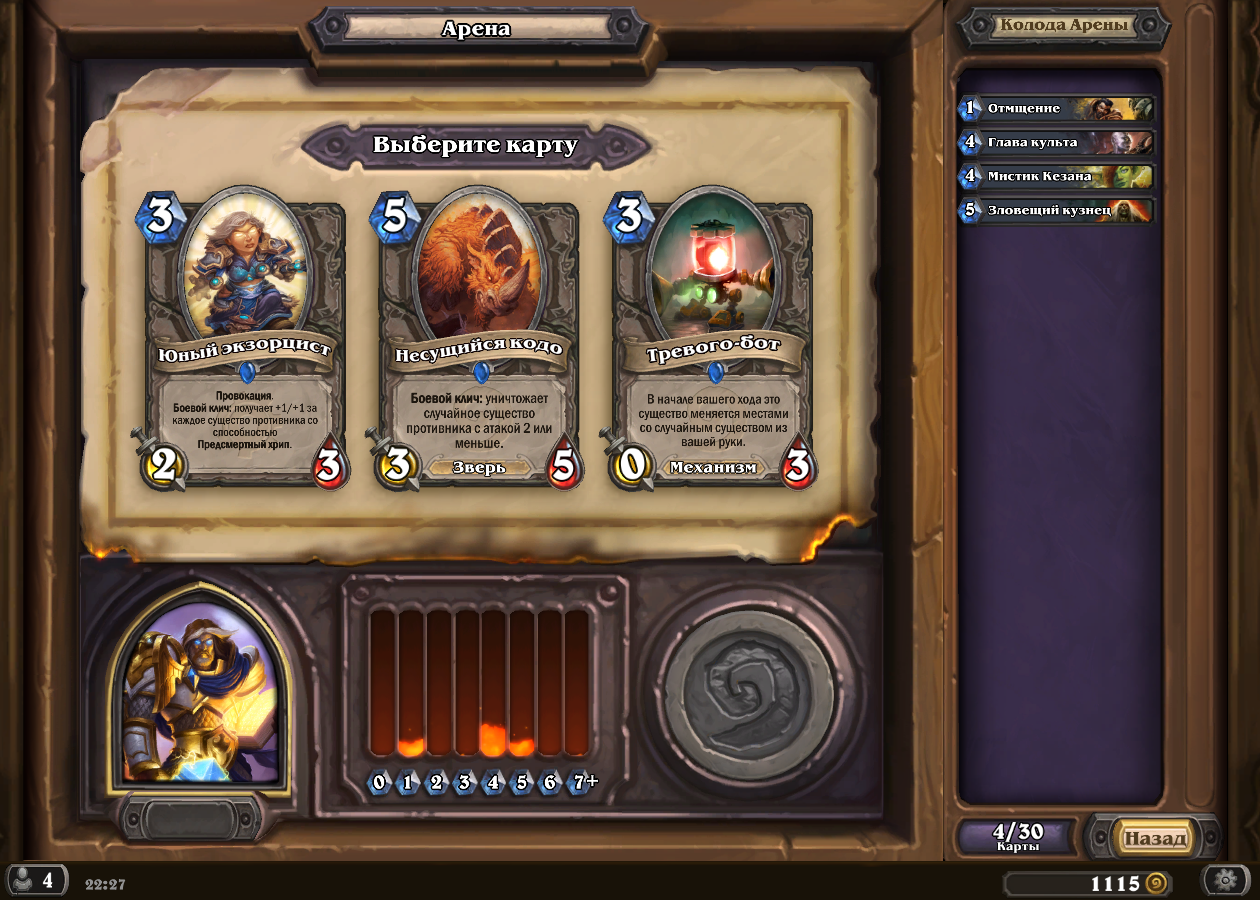Select the Мистик Кезана deck entry
Image resolution: width=1260 pixels, height=900 pixels.
1057,176
